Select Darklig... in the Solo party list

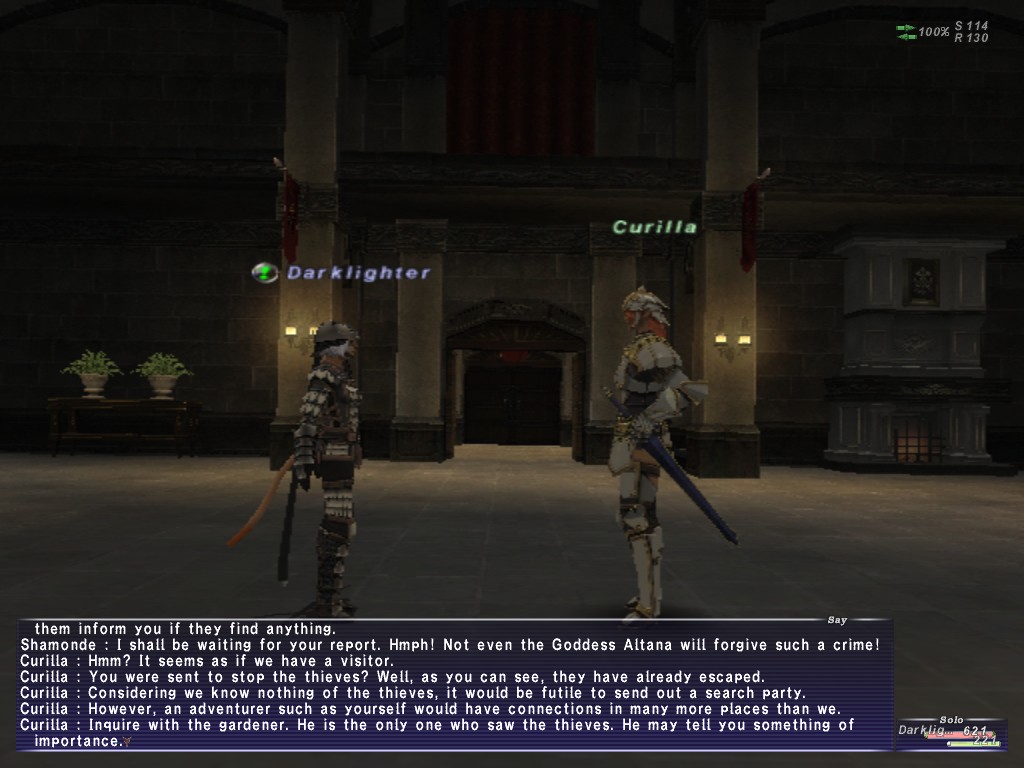click(926, 731)
